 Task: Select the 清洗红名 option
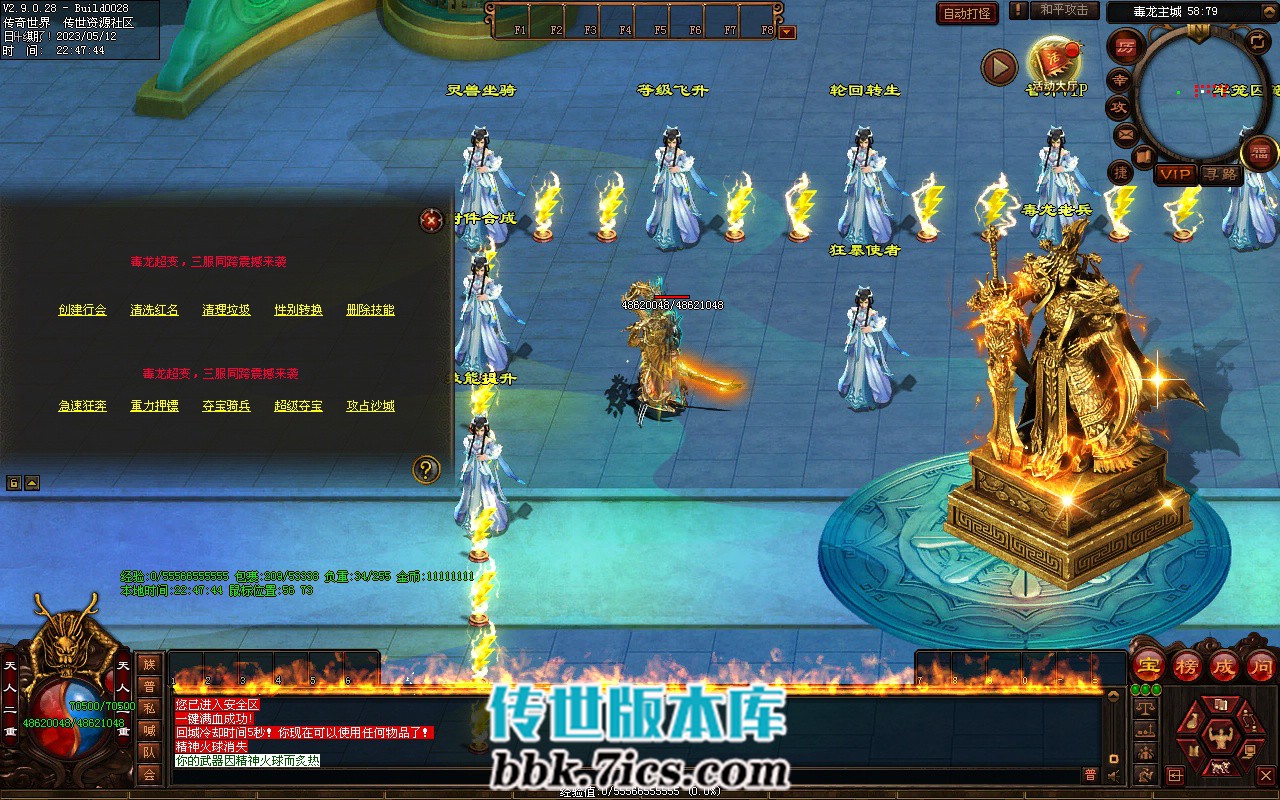[x=154, y=310]
